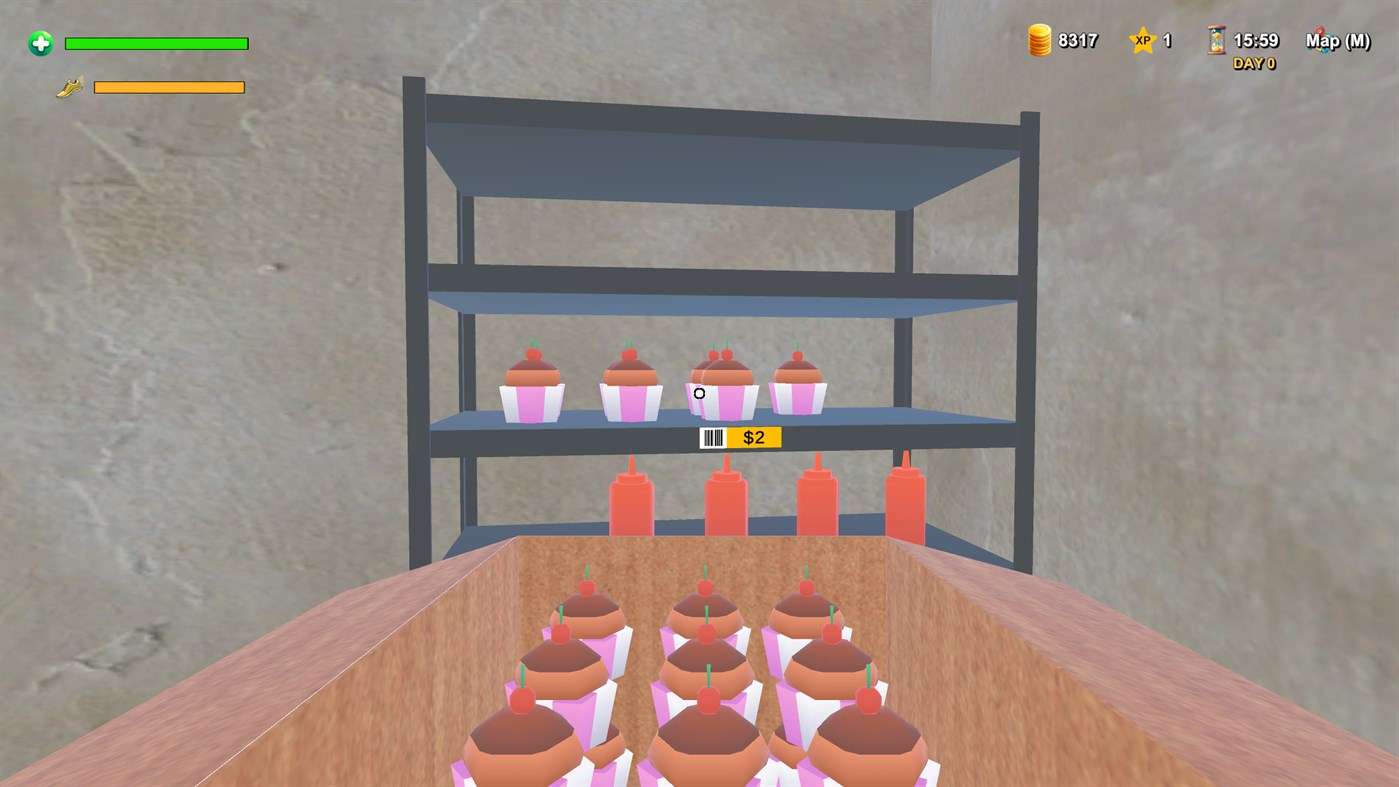
Task: Click the green health bar
Action: click(x=155, y=43)
